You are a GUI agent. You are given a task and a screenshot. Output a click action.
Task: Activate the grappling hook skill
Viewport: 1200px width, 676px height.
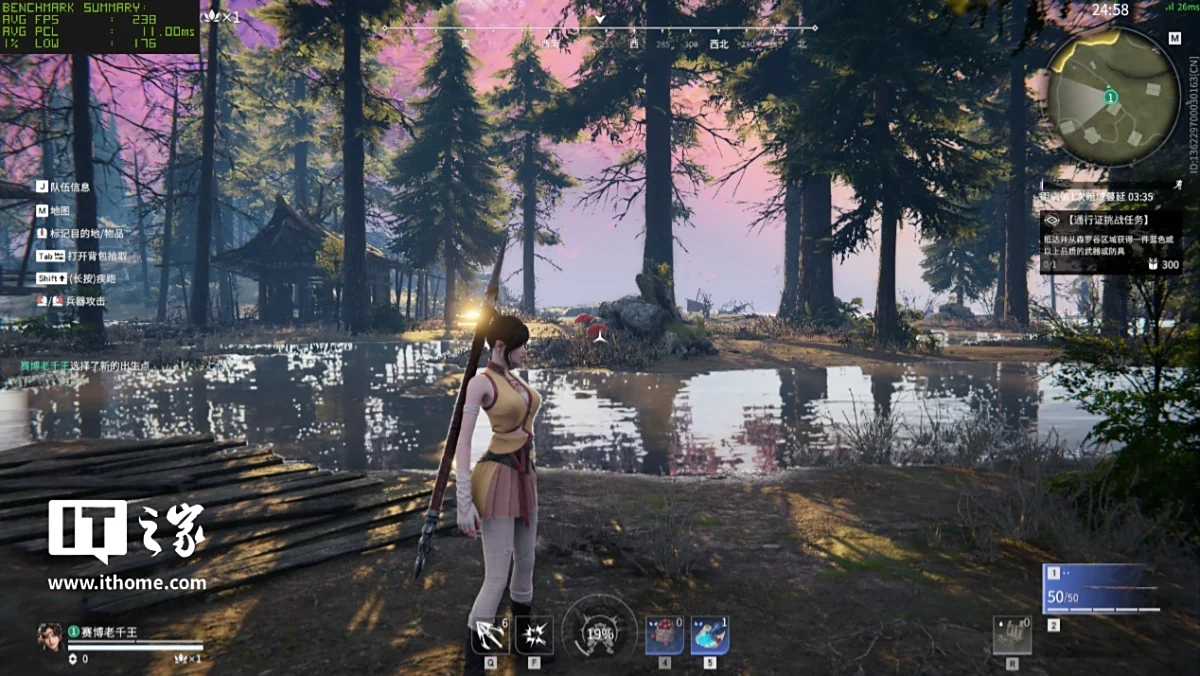pyautogui.click(x=490, y=635)
